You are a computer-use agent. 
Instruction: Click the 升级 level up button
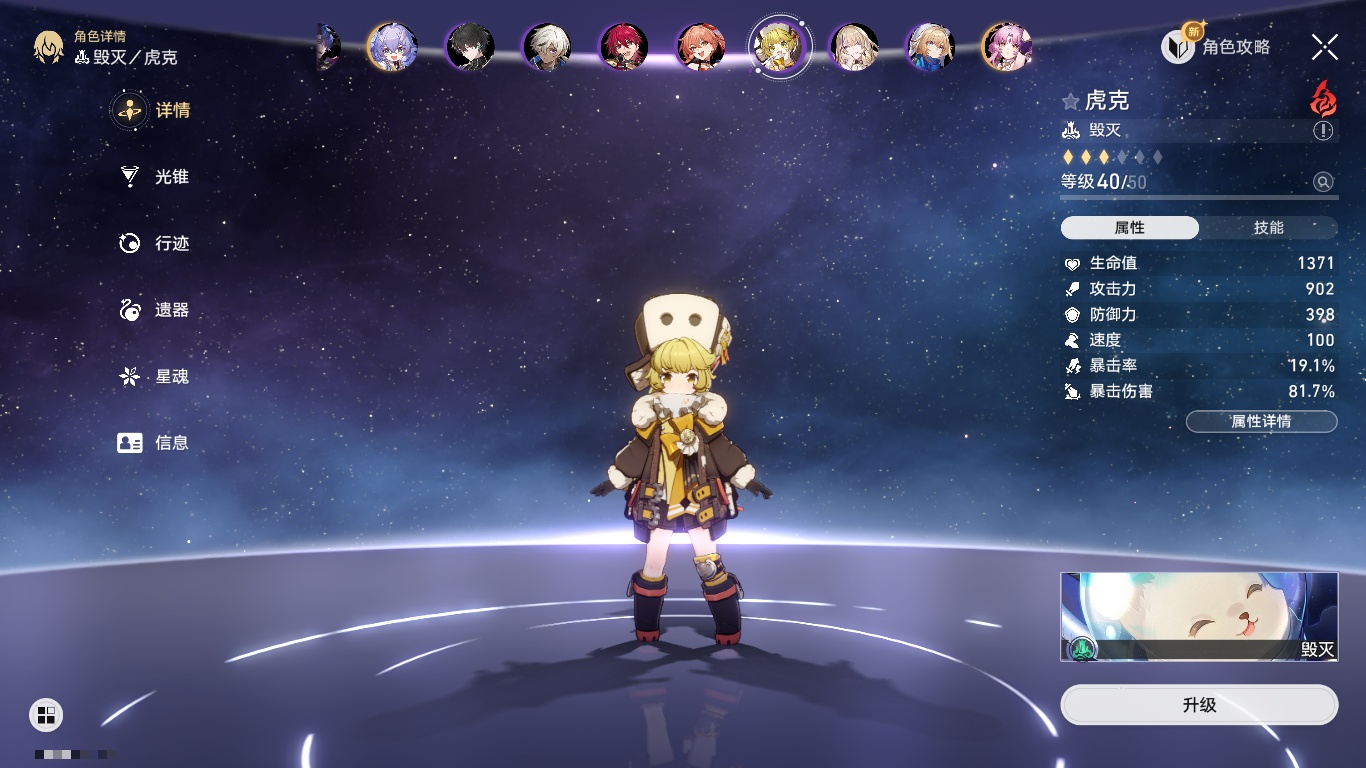point(1199,705)
